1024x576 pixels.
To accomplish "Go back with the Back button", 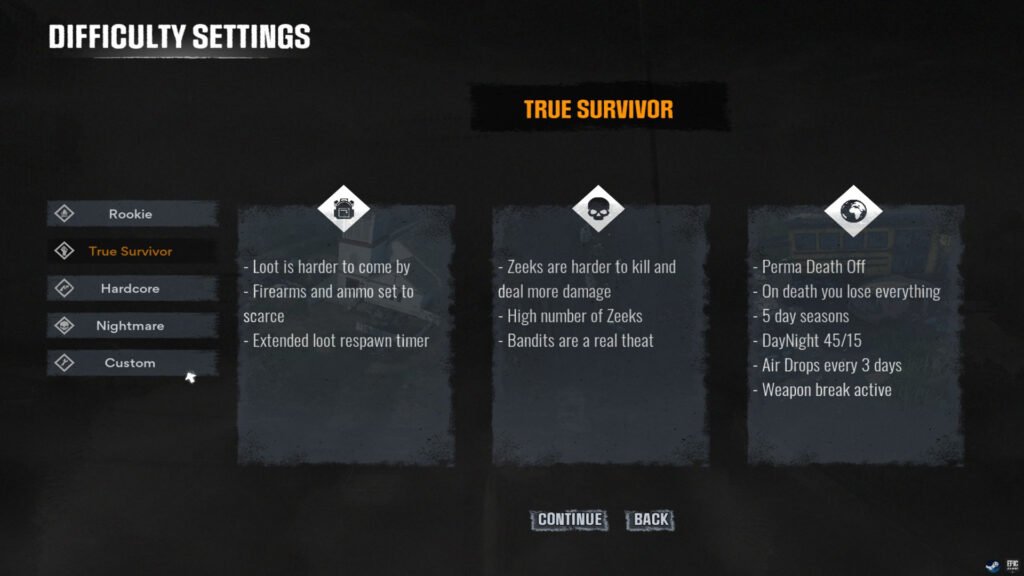I will coord(651,519).
